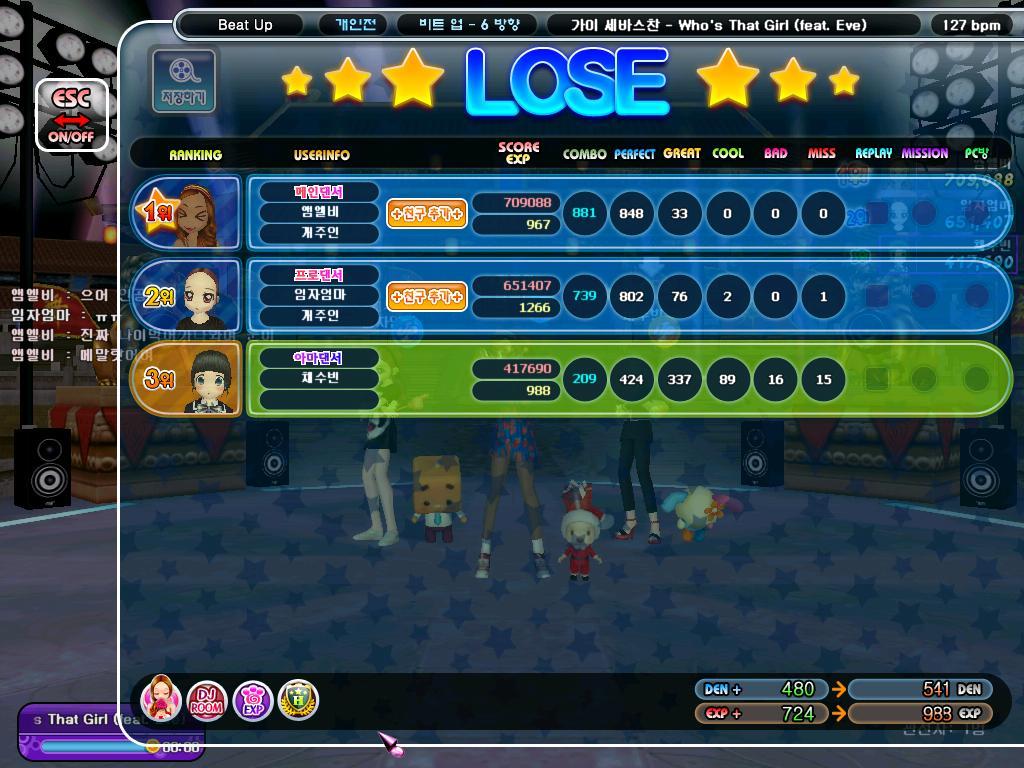Click the girl with rose bonus icon

161,699
